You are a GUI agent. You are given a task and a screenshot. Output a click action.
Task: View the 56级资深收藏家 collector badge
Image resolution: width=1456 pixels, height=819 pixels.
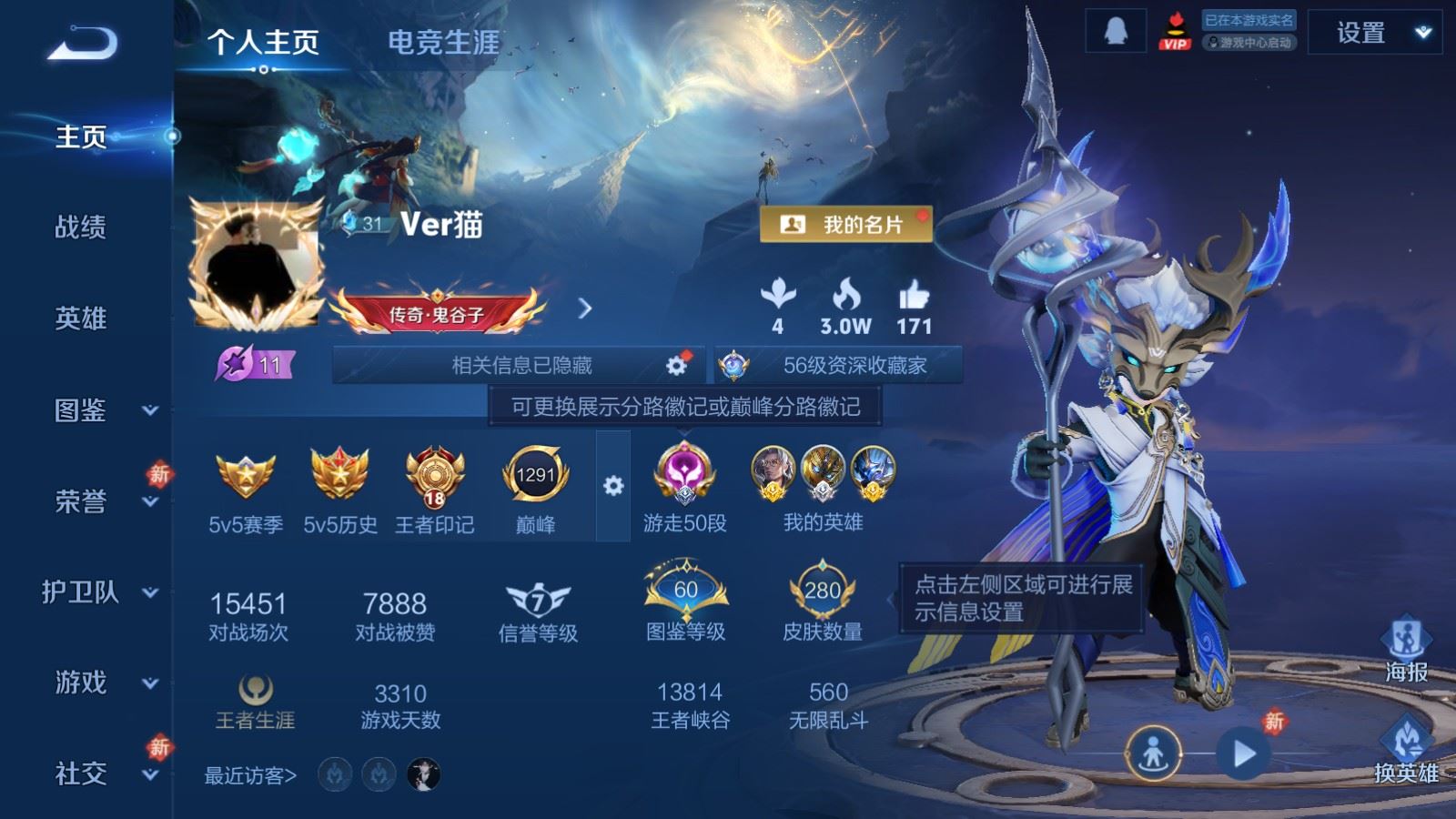[838, 366]
